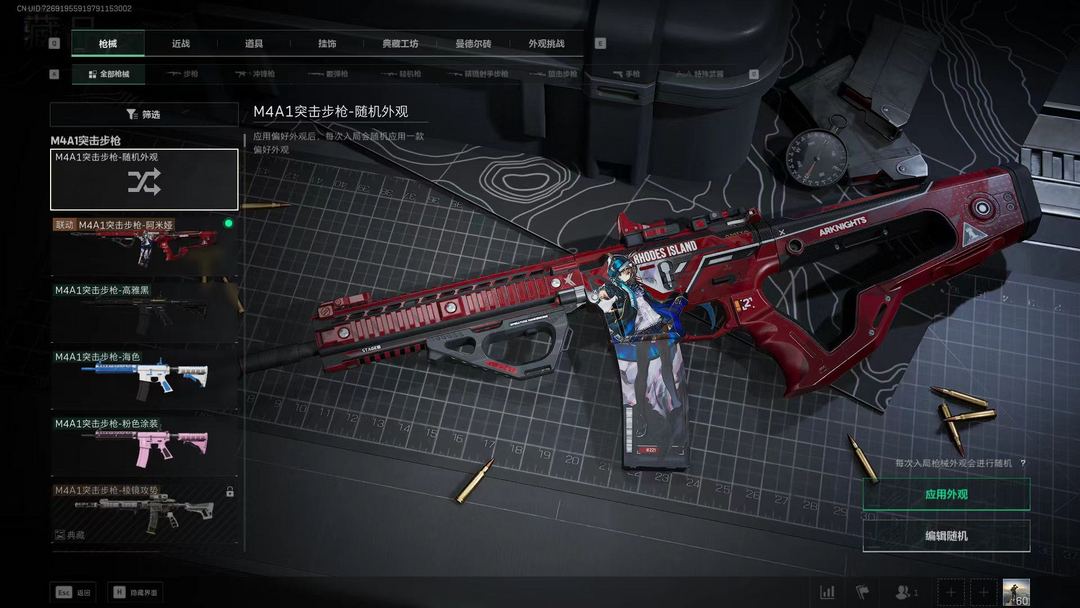Screen dimensions: 1080x608
Task: Open the 外观挑战 tab
Action: tap(546, 43)
